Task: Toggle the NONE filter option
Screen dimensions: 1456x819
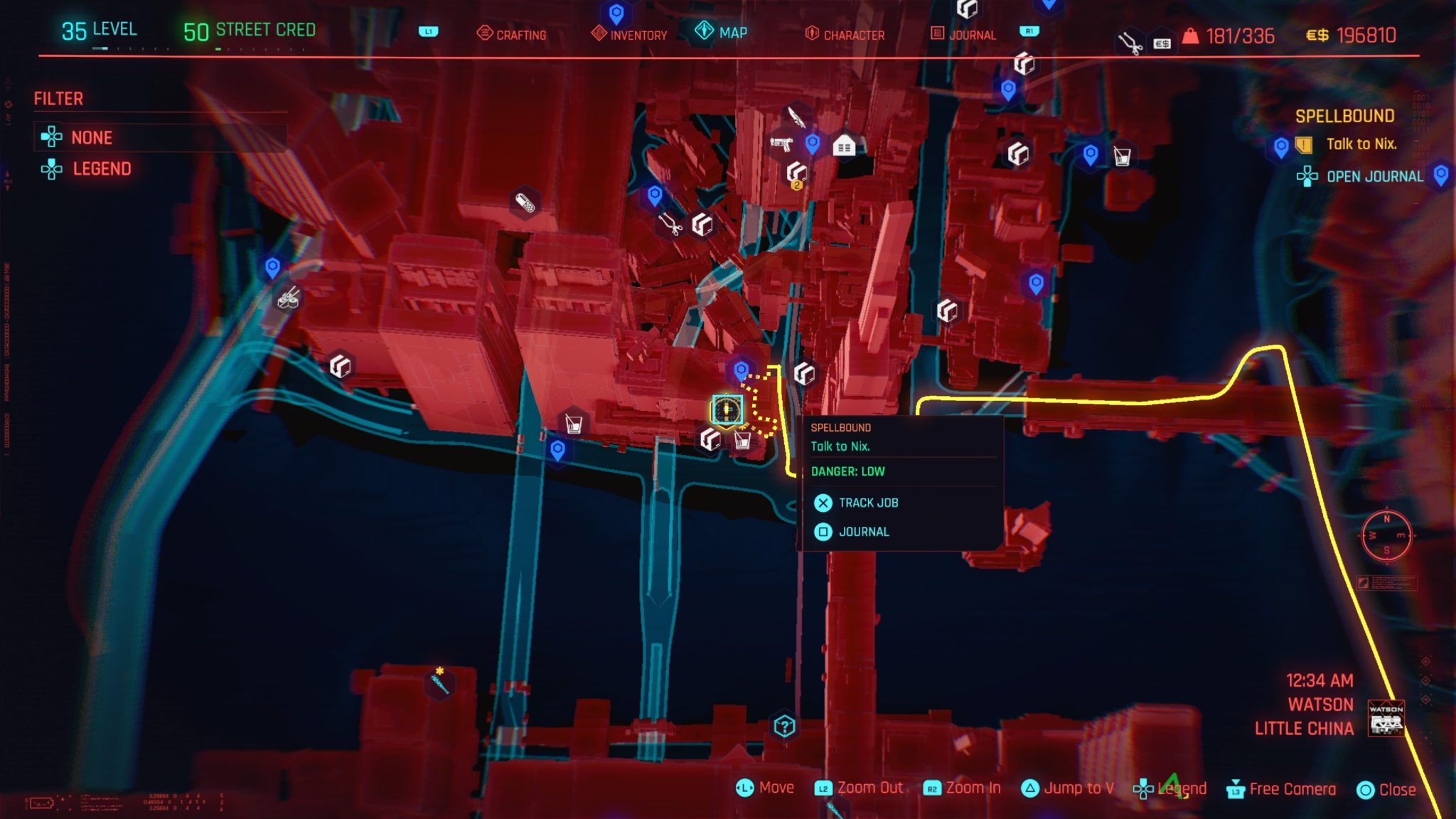Action: tap(91, 137)
